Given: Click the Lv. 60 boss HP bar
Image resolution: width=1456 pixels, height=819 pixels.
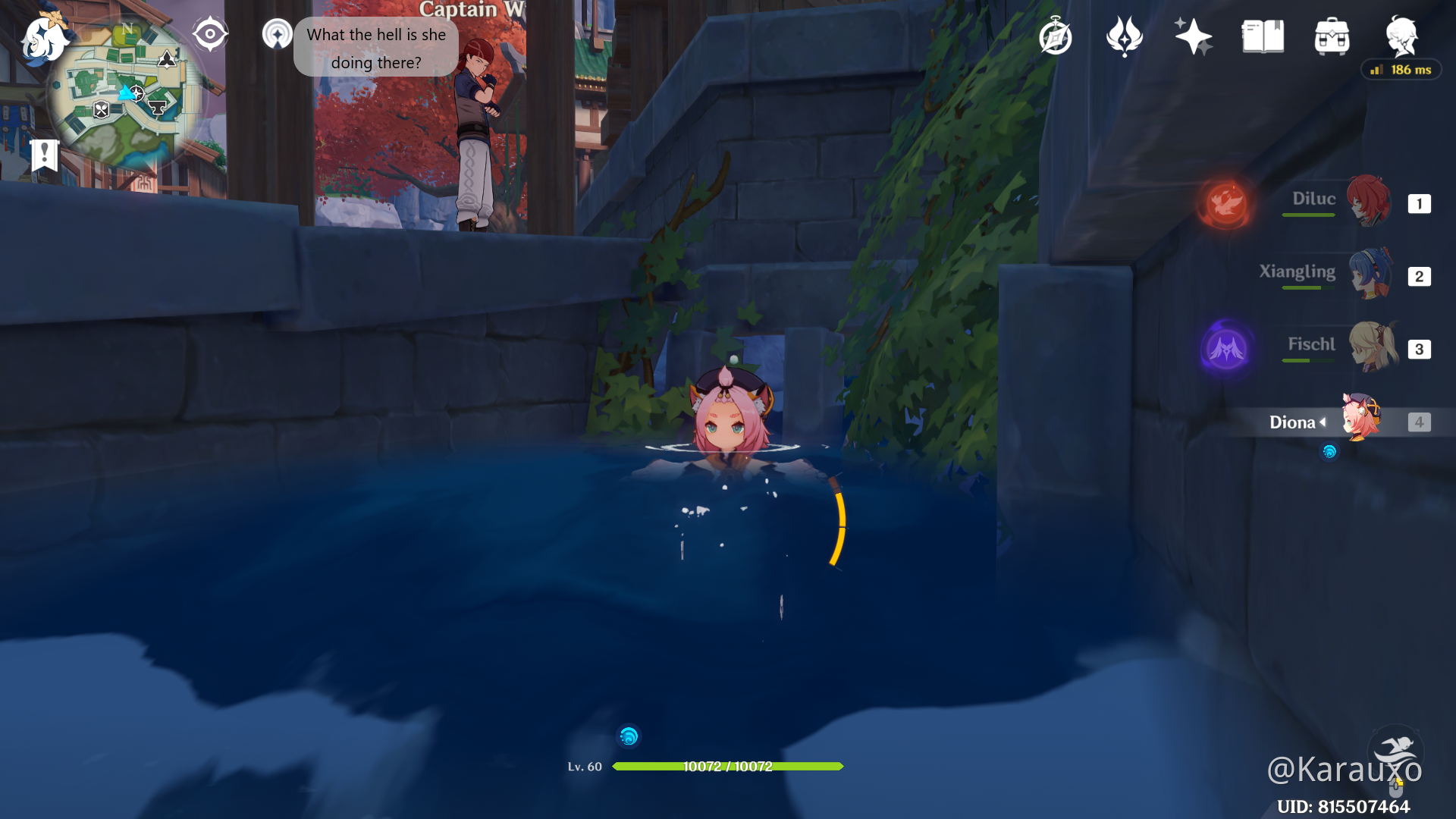Looking at the screenshot, I should [728, 766].
